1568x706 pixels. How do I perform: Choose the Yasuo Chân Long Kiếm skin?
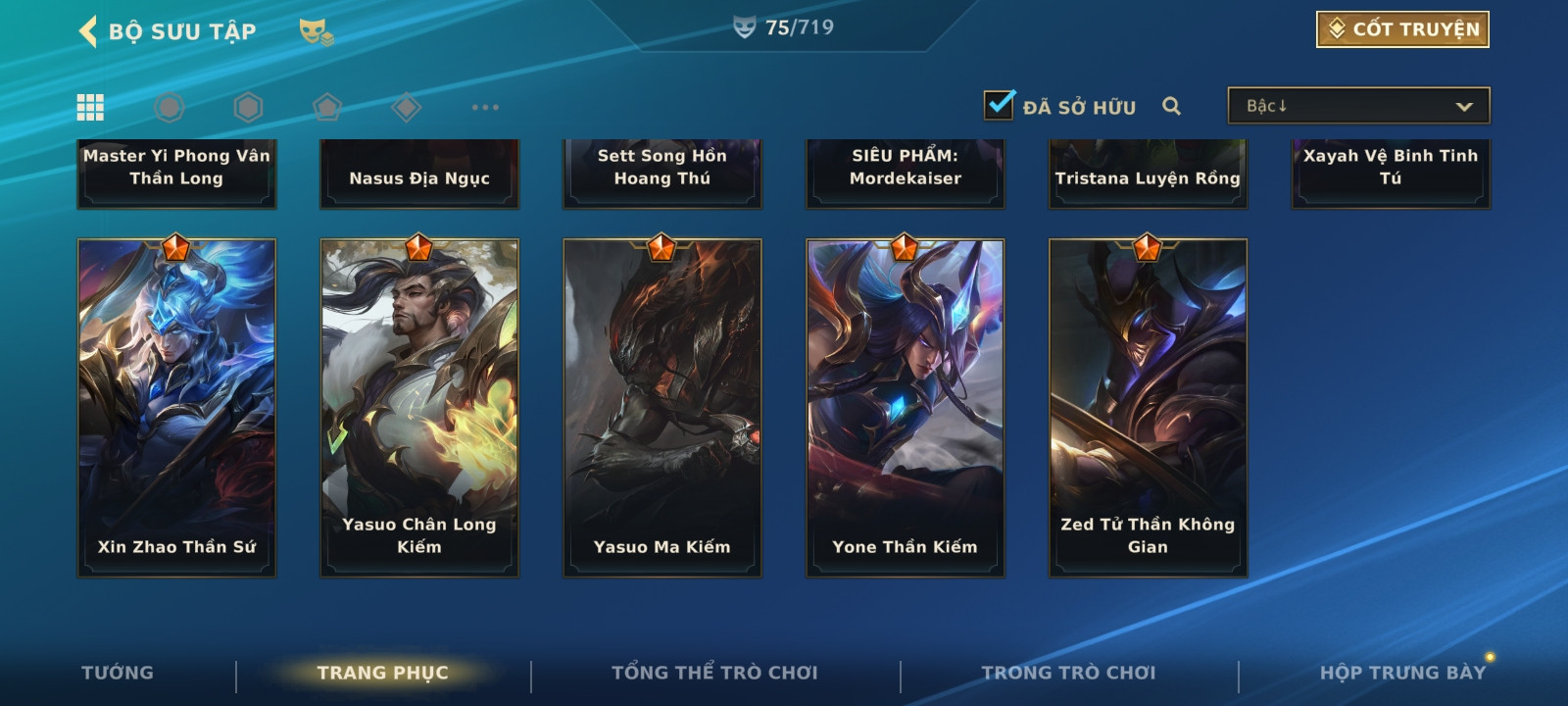(x=419, y=407)
